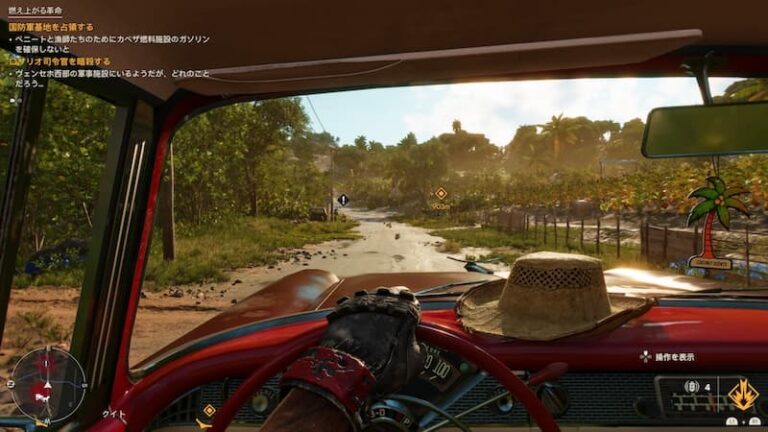
Task: Click the white exclamation diamond marker
Action: click(x=343, y=200)
